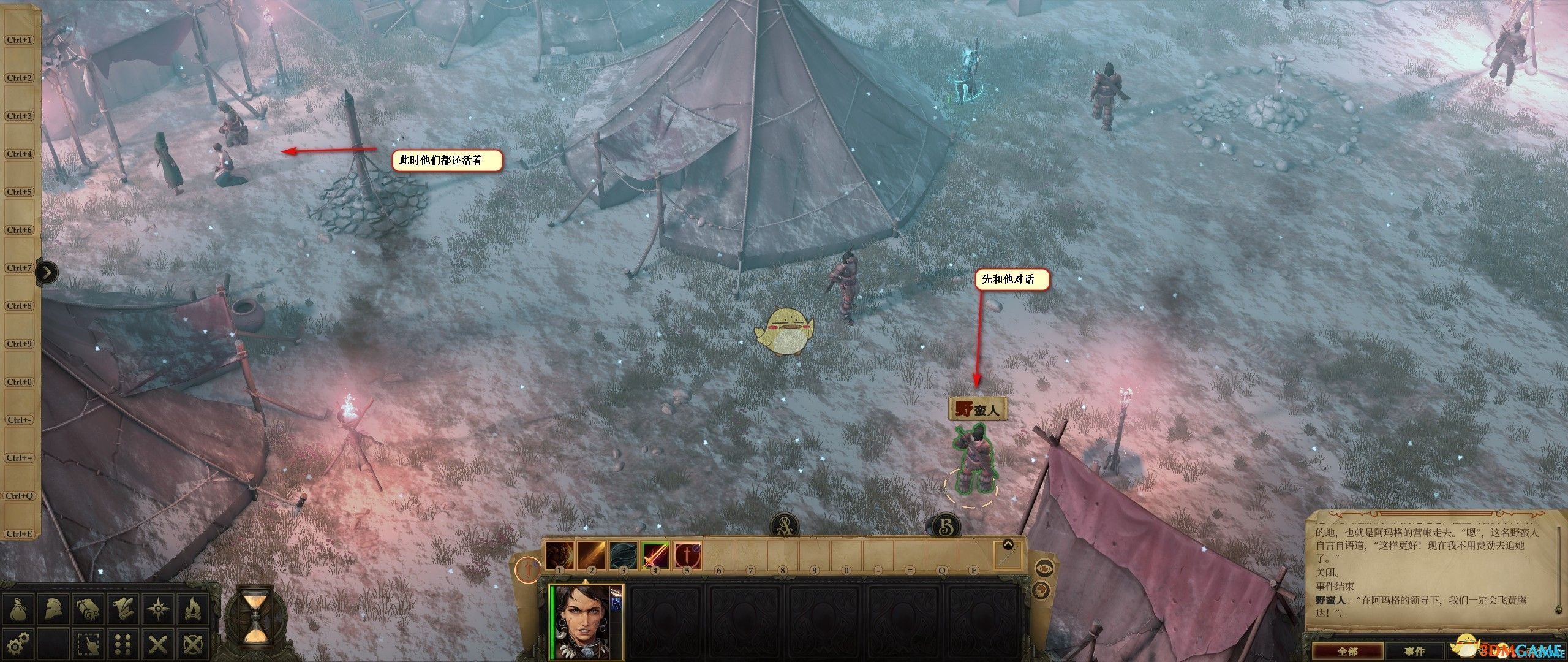Expand the left side panel arrow
The image size is (1568, 662).
pyautogui.click(x=47, y=272)
